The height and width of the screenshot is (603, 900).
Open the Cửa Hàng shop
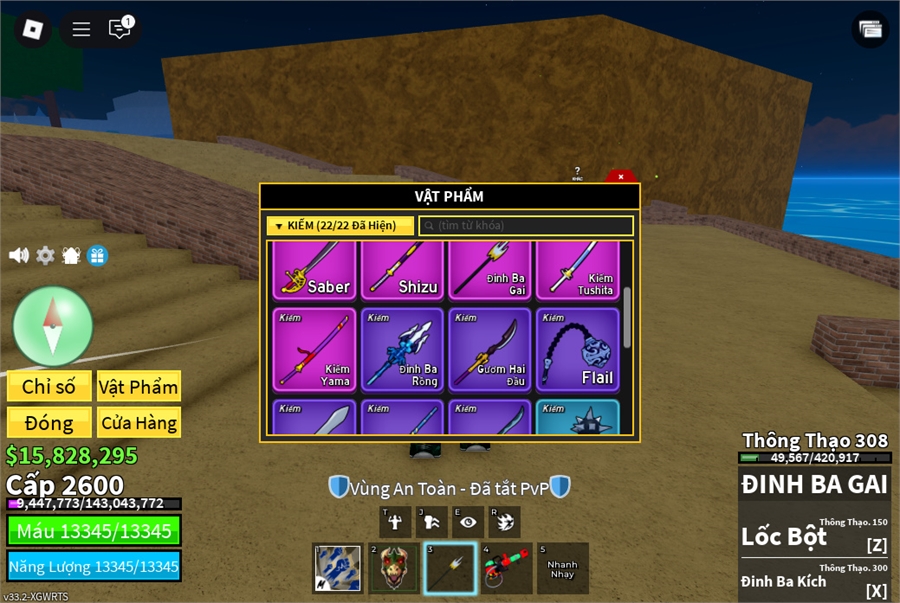[138, 423]
